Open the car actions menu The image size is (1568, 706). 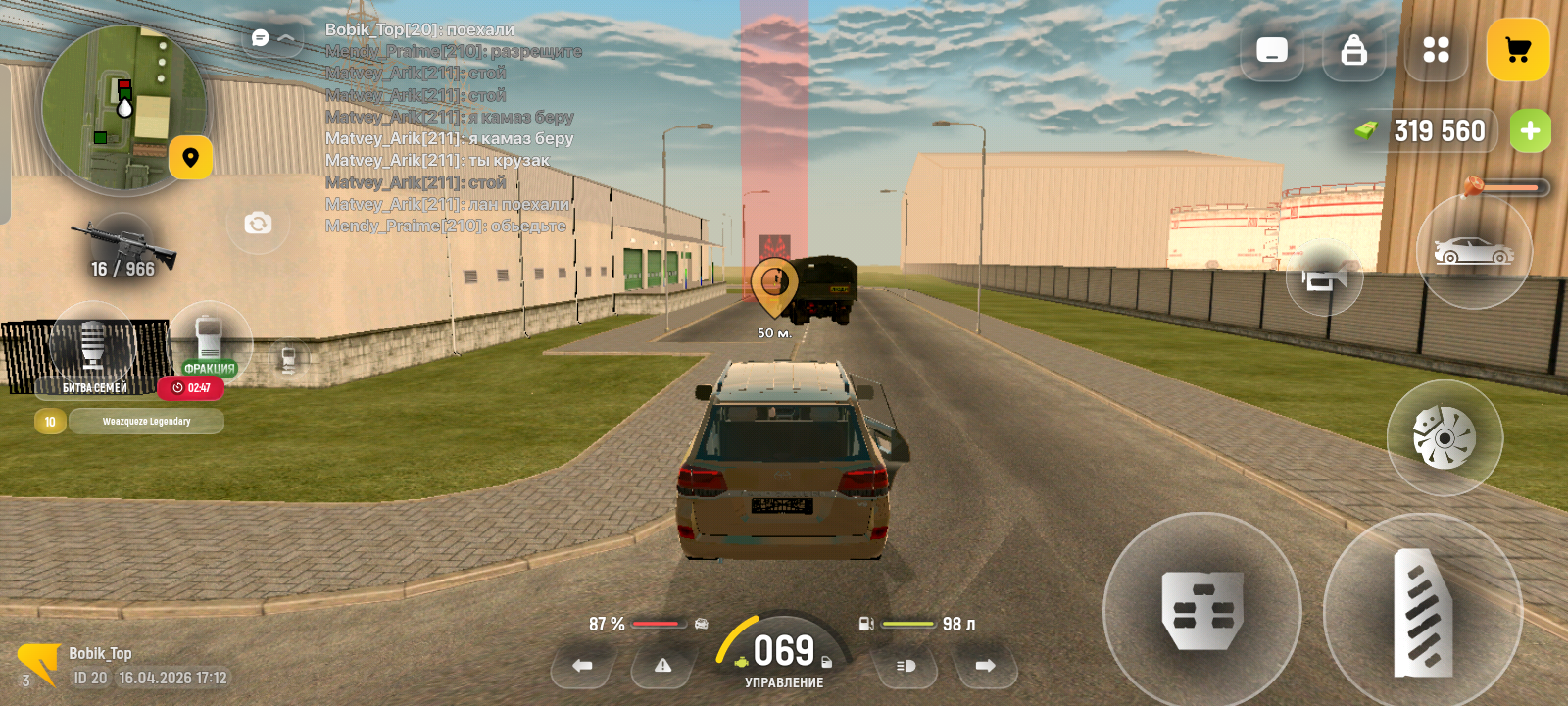pyautogui.click(x=1473, y=252)
